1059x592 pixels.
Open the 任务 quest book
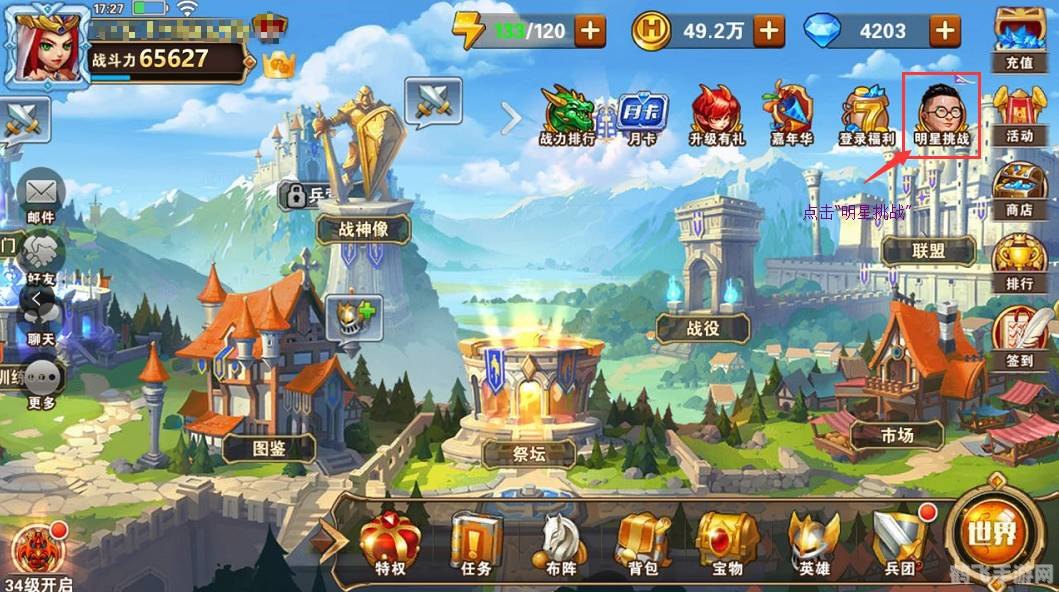[475, 545]
